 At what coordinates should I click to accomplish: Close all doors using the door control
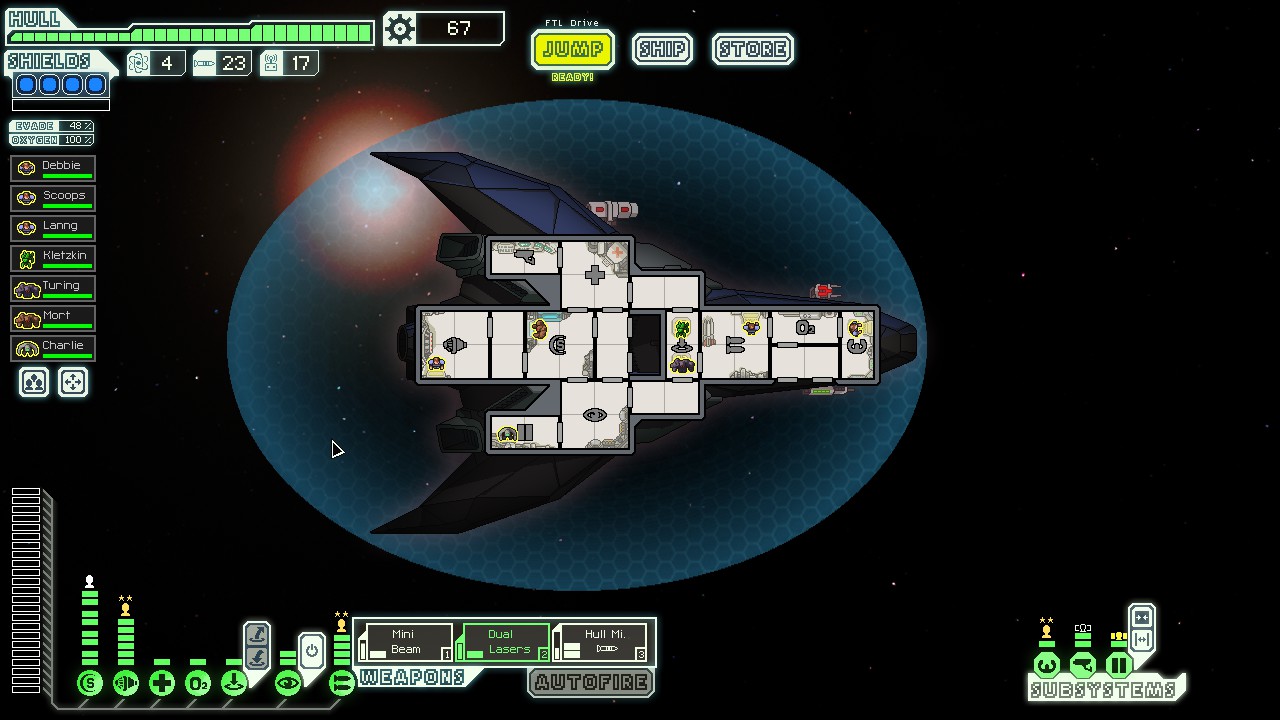click(1142, 618)
